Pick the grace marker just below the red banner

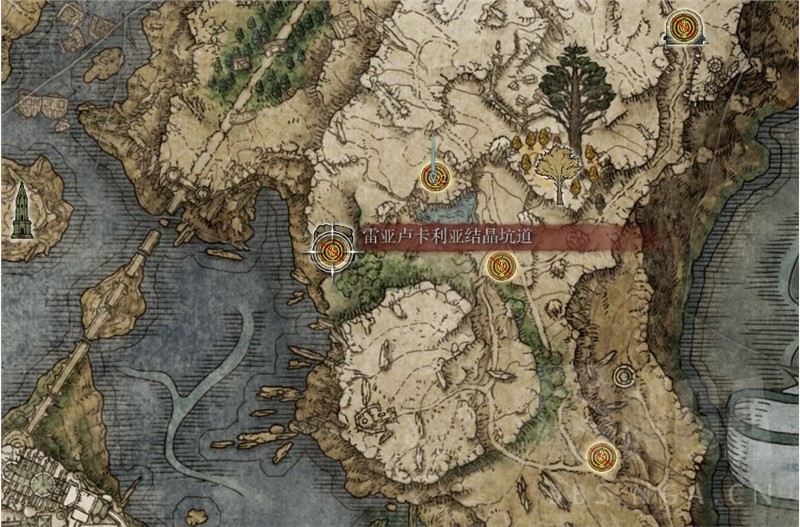click(x=500, y=266)
